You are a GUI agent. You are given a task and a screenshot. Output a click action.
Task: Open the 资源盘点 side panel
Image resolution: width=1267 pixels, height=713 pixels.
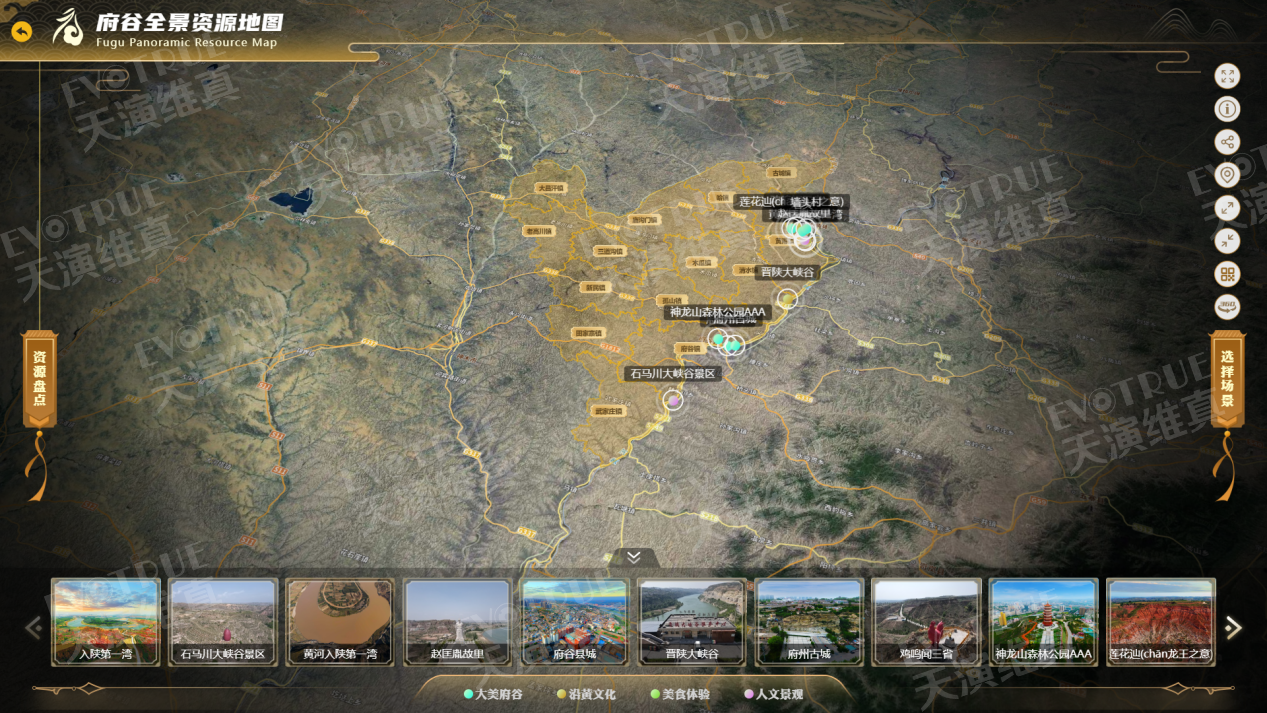pyautogui.click(x=40, y=380)
